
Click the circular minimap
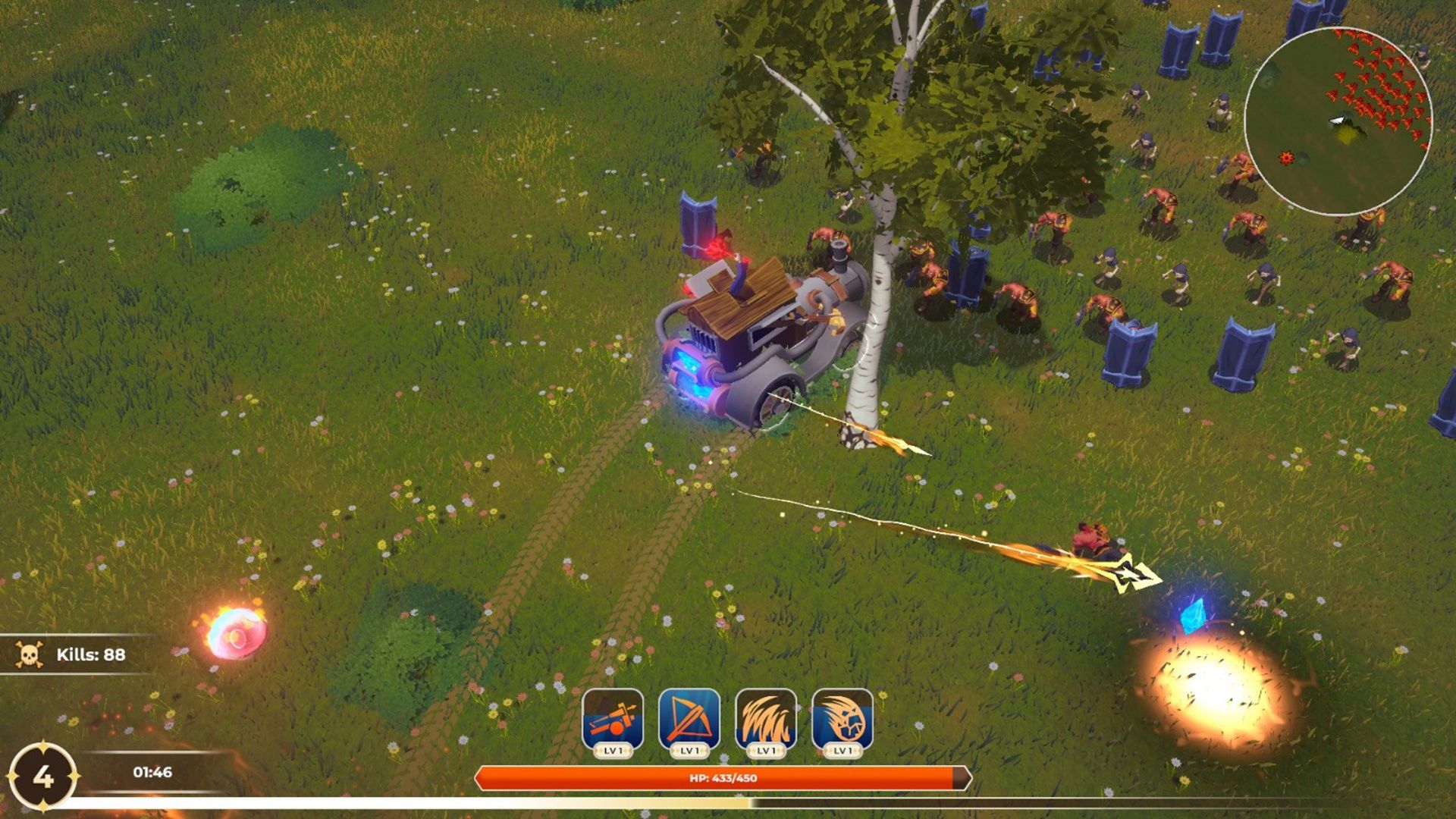(1338, 121)
